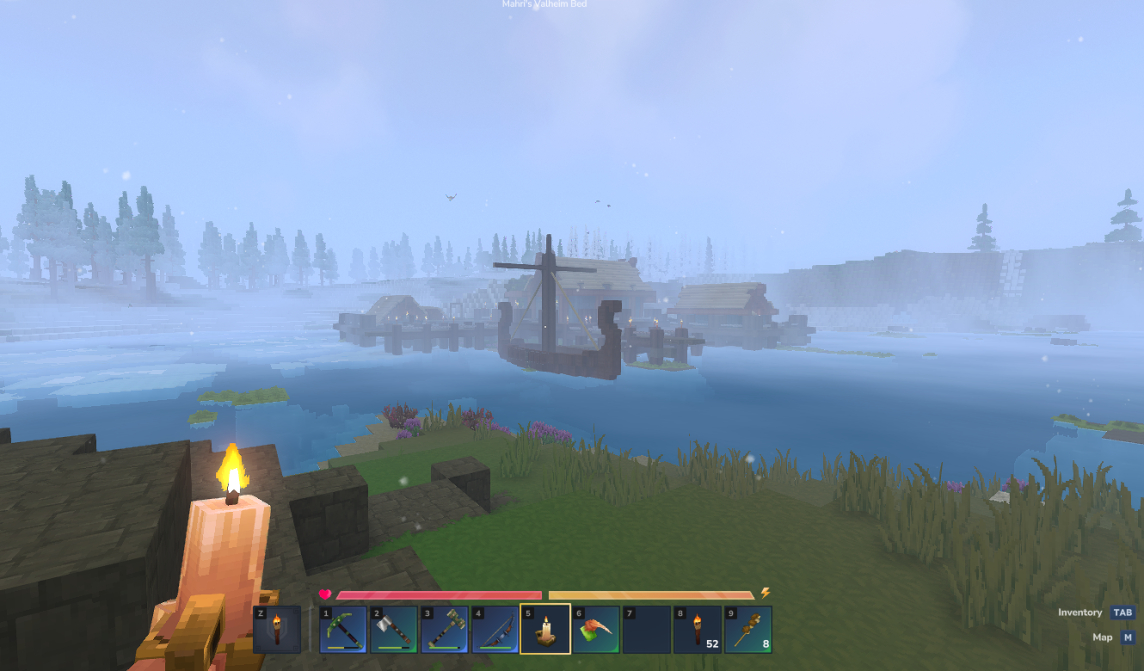The height and width of the screenshot is (671, 1144).
Task: Choose the torch stack of 52
Action: (697, 629)
